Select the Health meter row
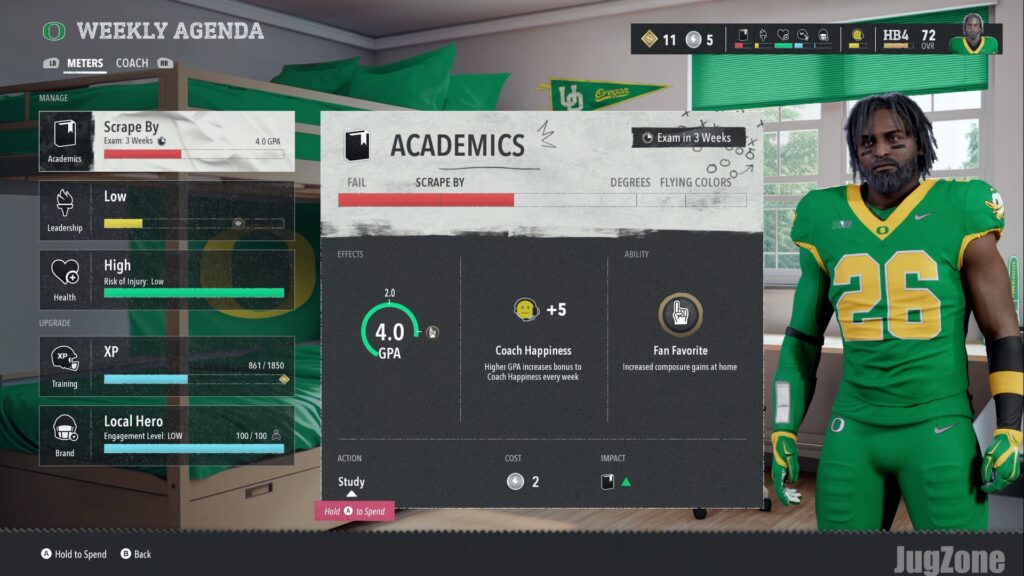 (166, 279)
